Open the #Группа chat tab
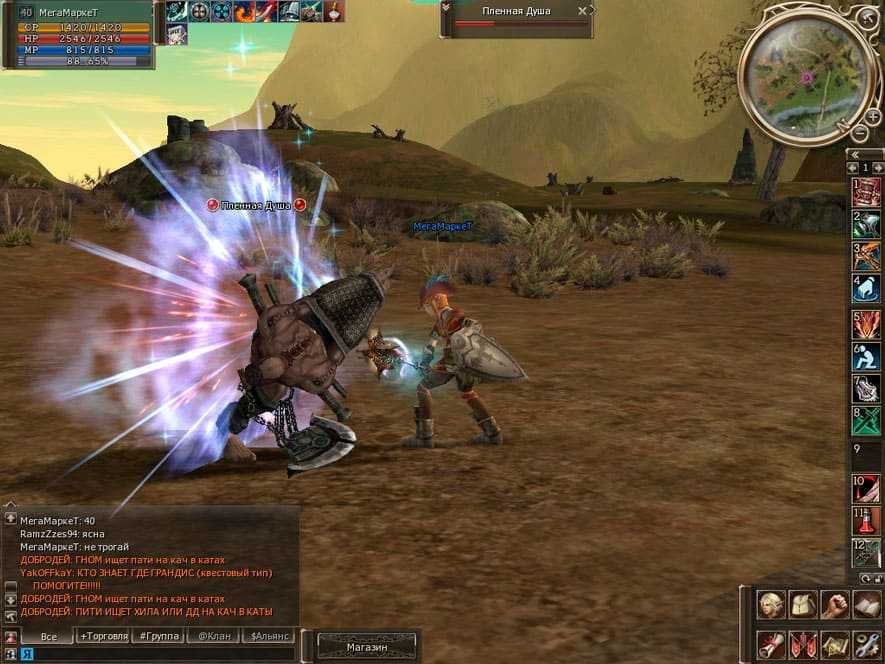 tap(159, 636)
